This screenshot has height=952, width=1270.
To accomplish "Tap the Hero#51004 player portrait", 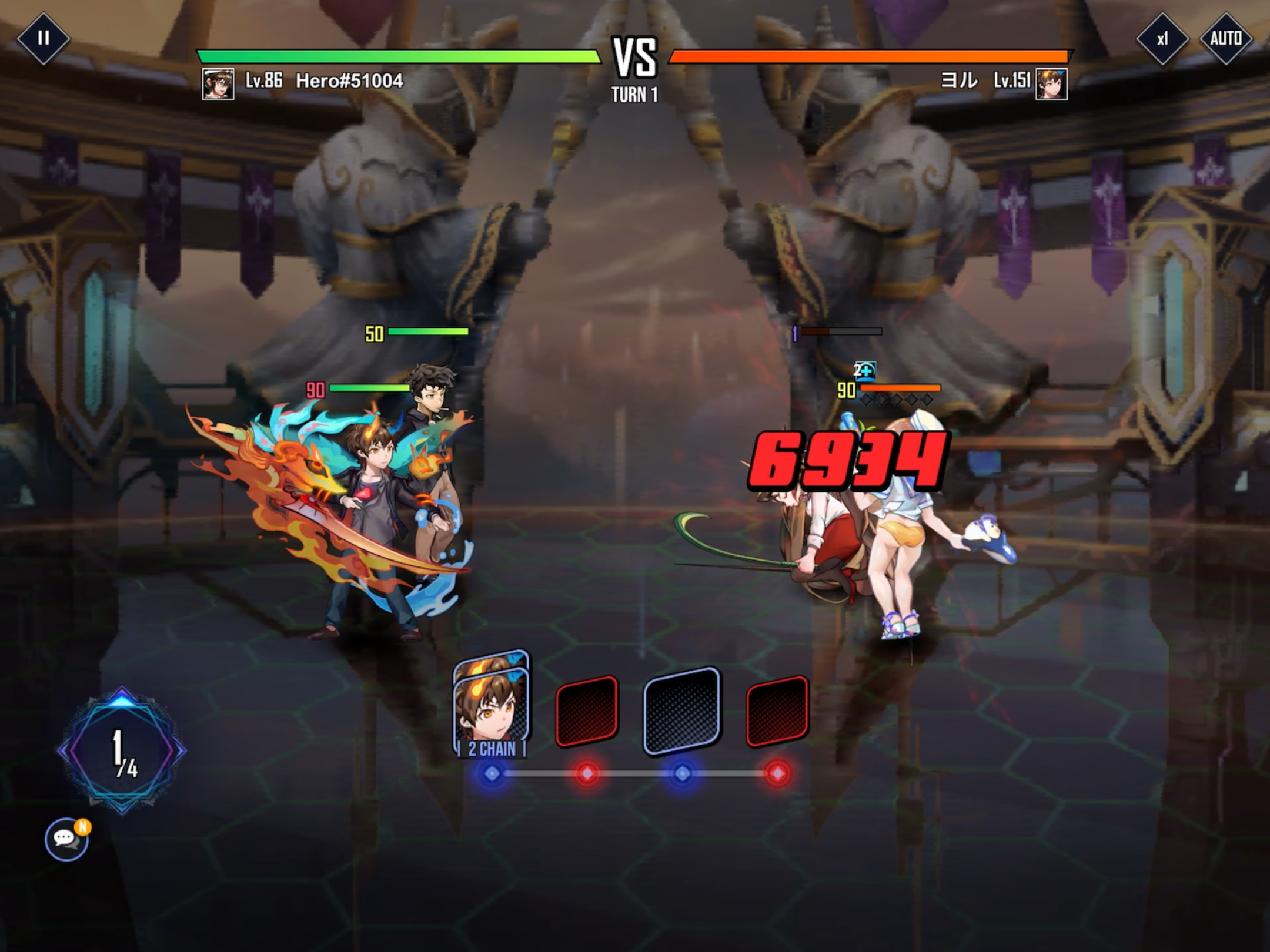I will tap(218, 83).
